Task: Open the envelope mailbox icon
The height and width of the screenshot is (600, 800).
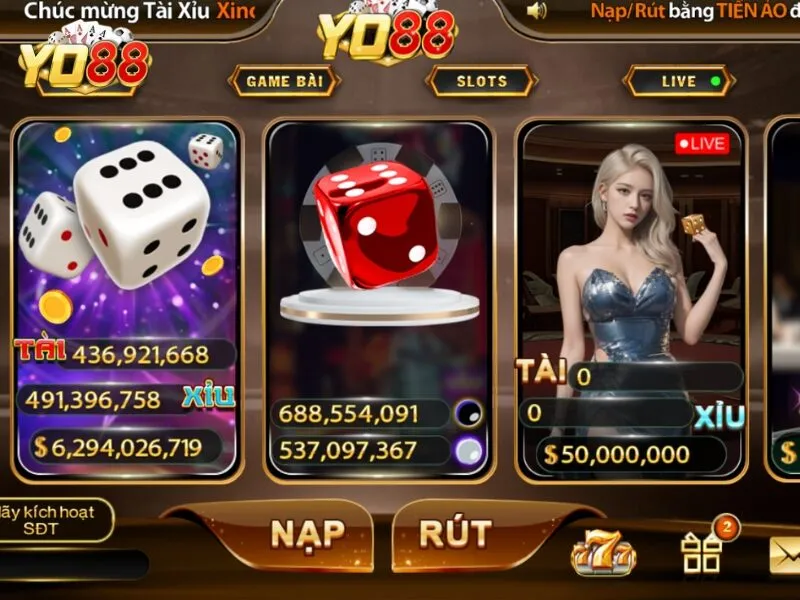Action: pos(785,555)
